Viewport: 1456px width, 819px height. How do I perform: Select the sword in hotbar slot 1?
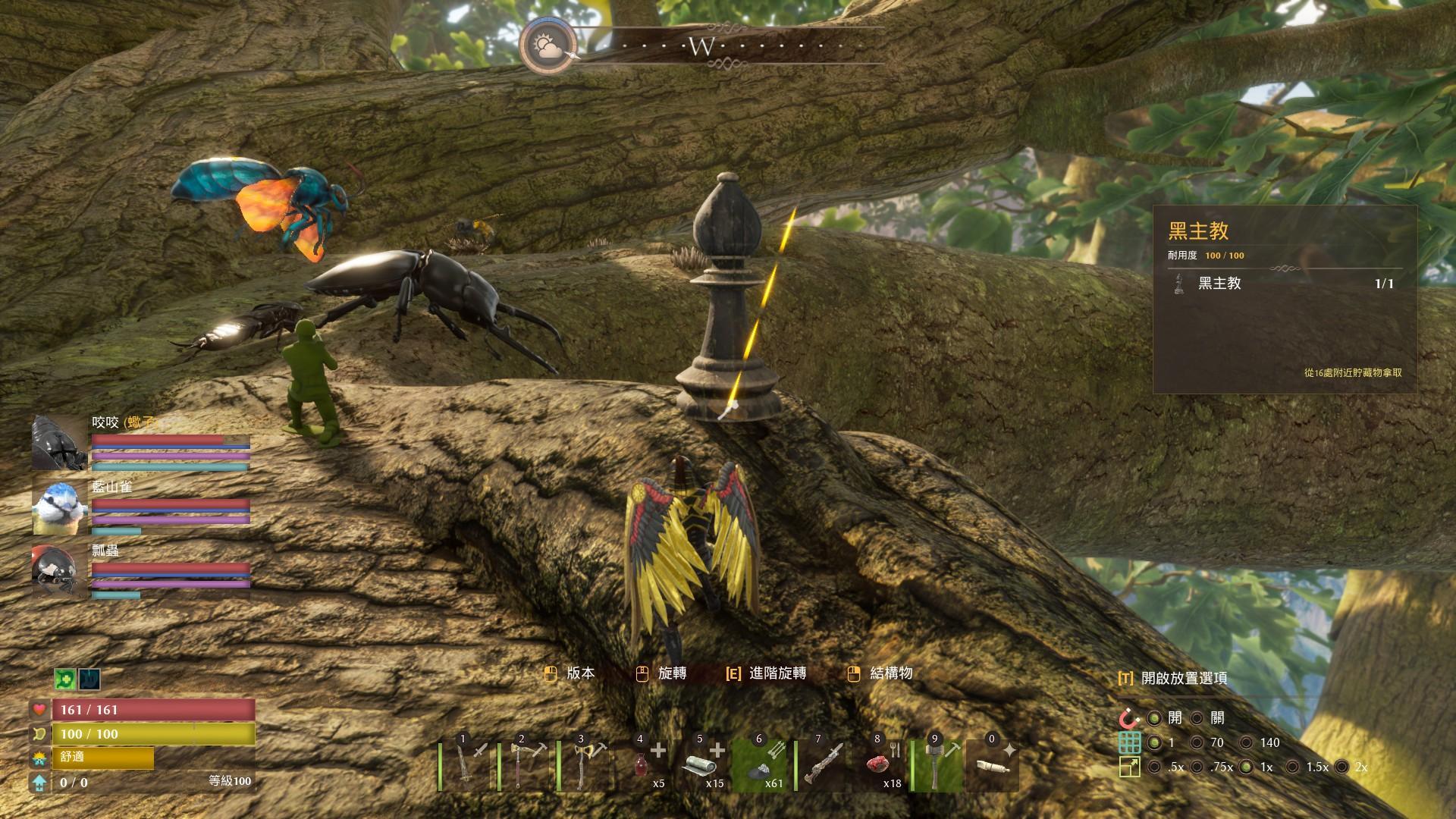click(466, 764)
